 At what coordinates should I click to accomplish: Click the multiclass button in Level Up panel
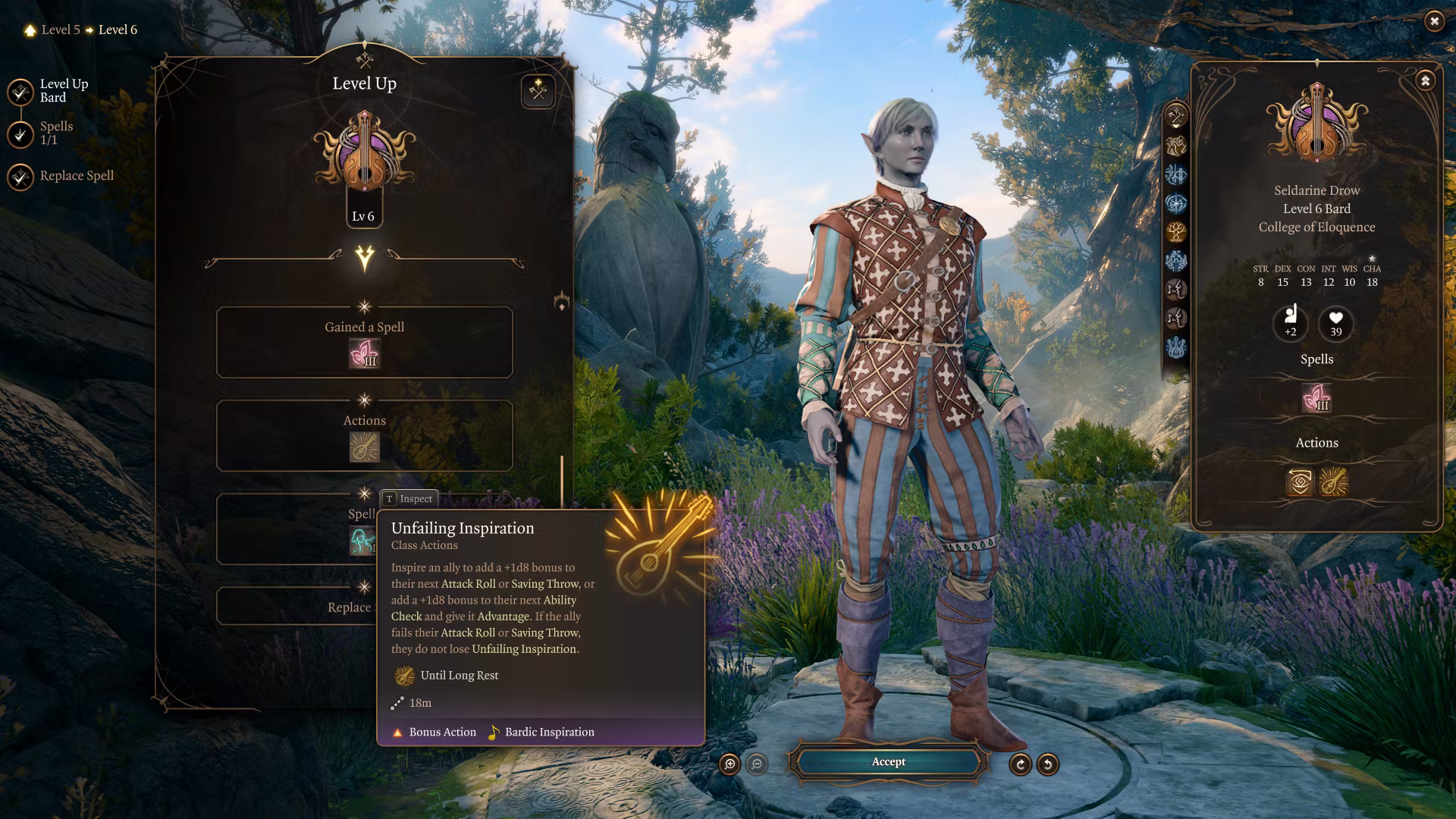(x=538, y=92)
